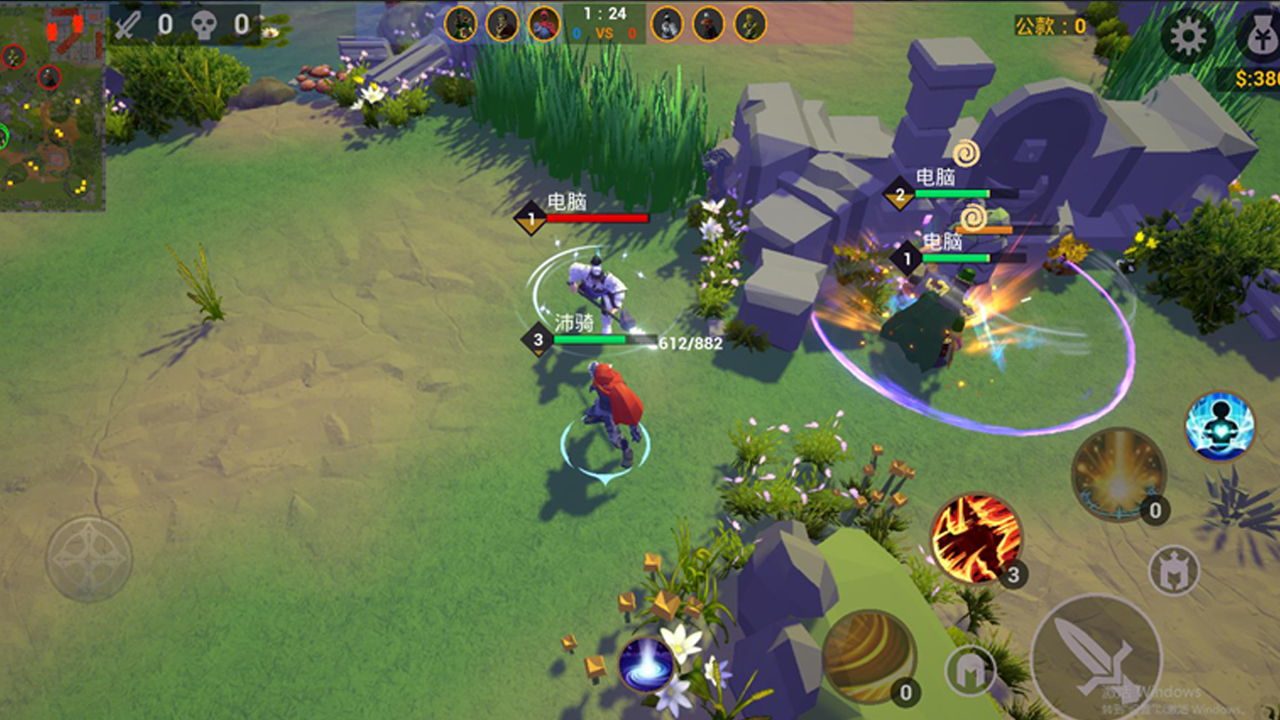Viewport: 1280px width, 720px height.
Task: Open the gear settings menu
Action: (x=1188, y=37)
